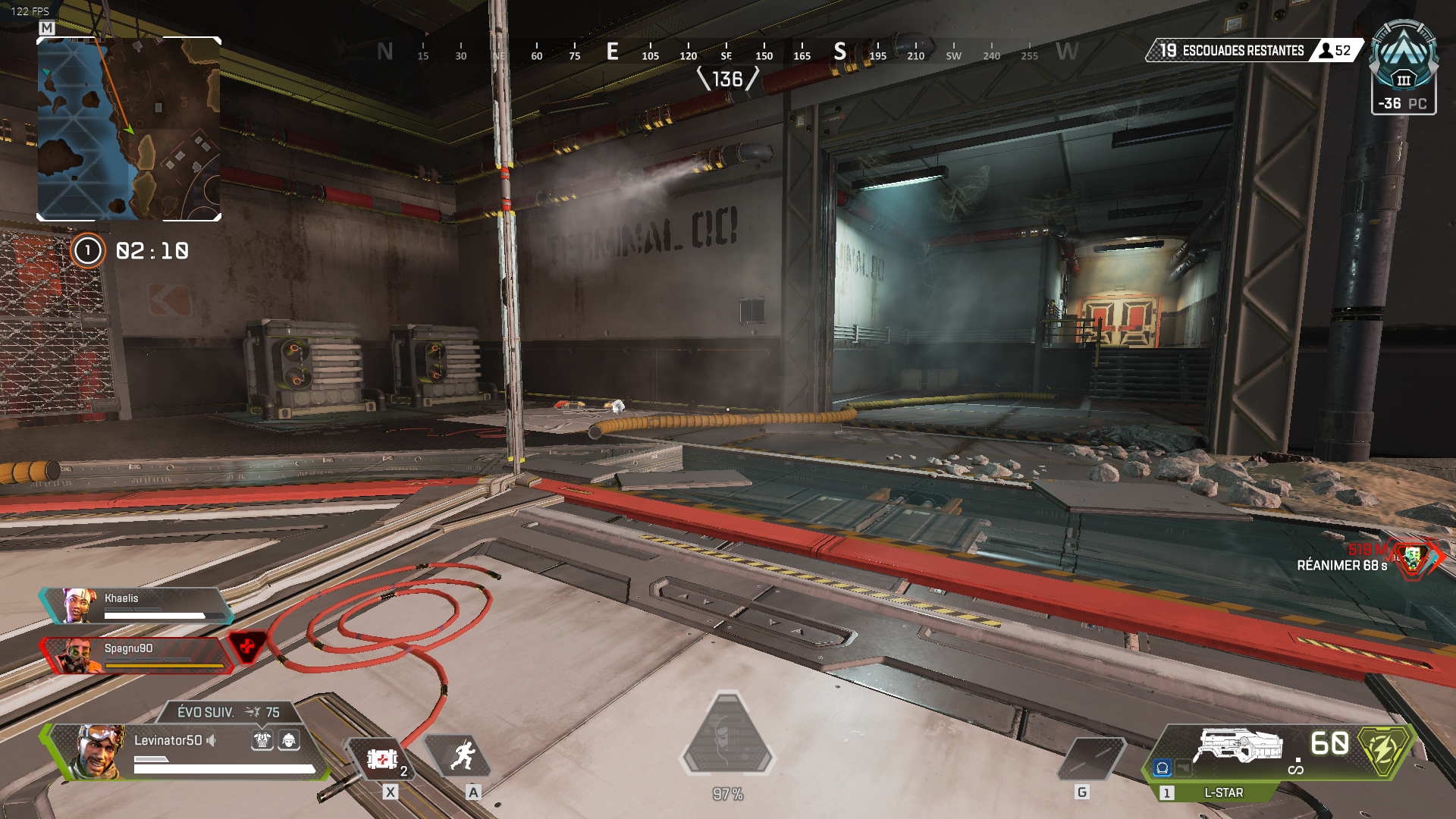
Task: Activate the tactical ability running icon
Action: (462, 756)
